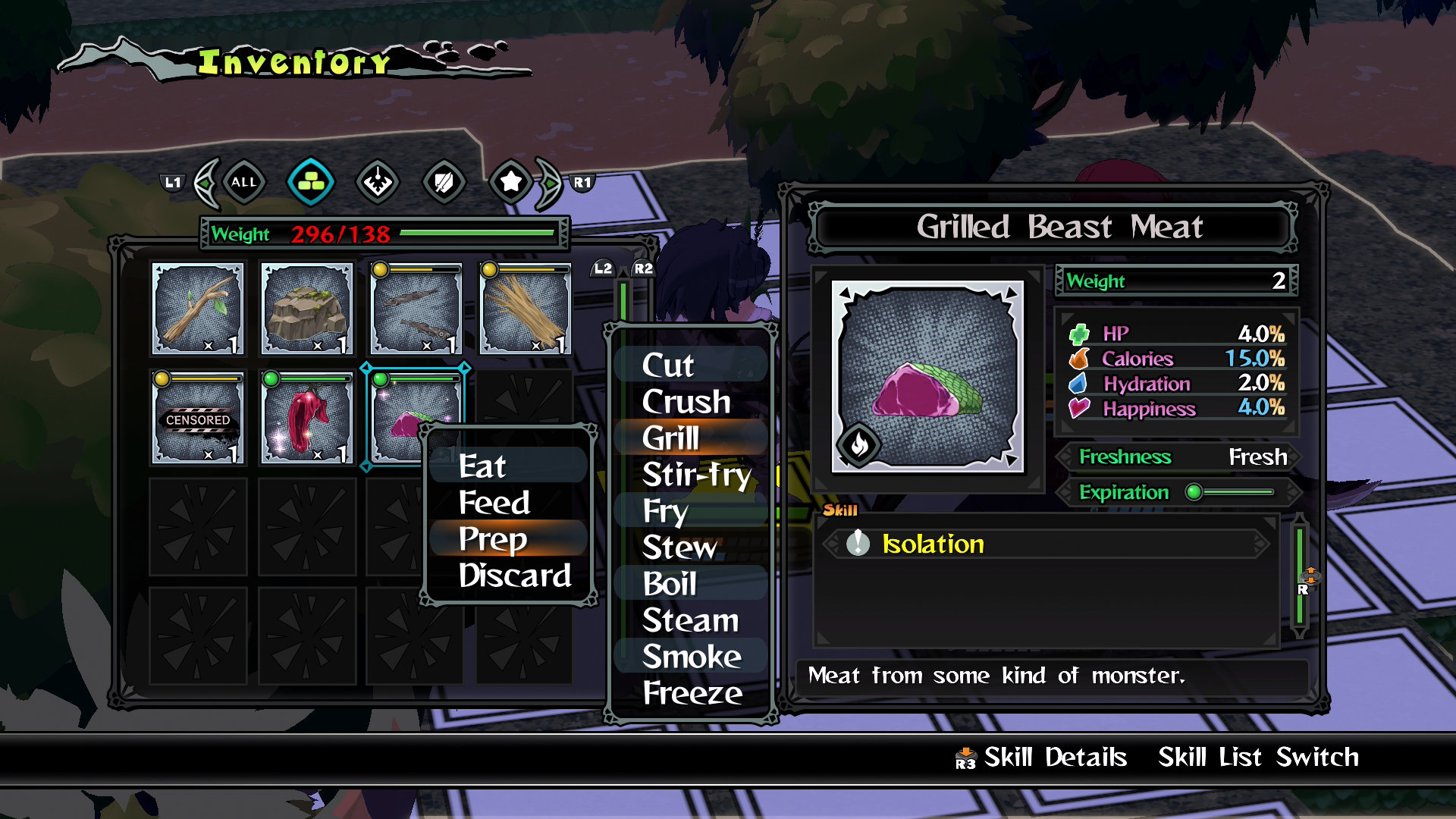Switch to the ALL inventory tab
Screen dimensions: 1456x819
(243, 183)
